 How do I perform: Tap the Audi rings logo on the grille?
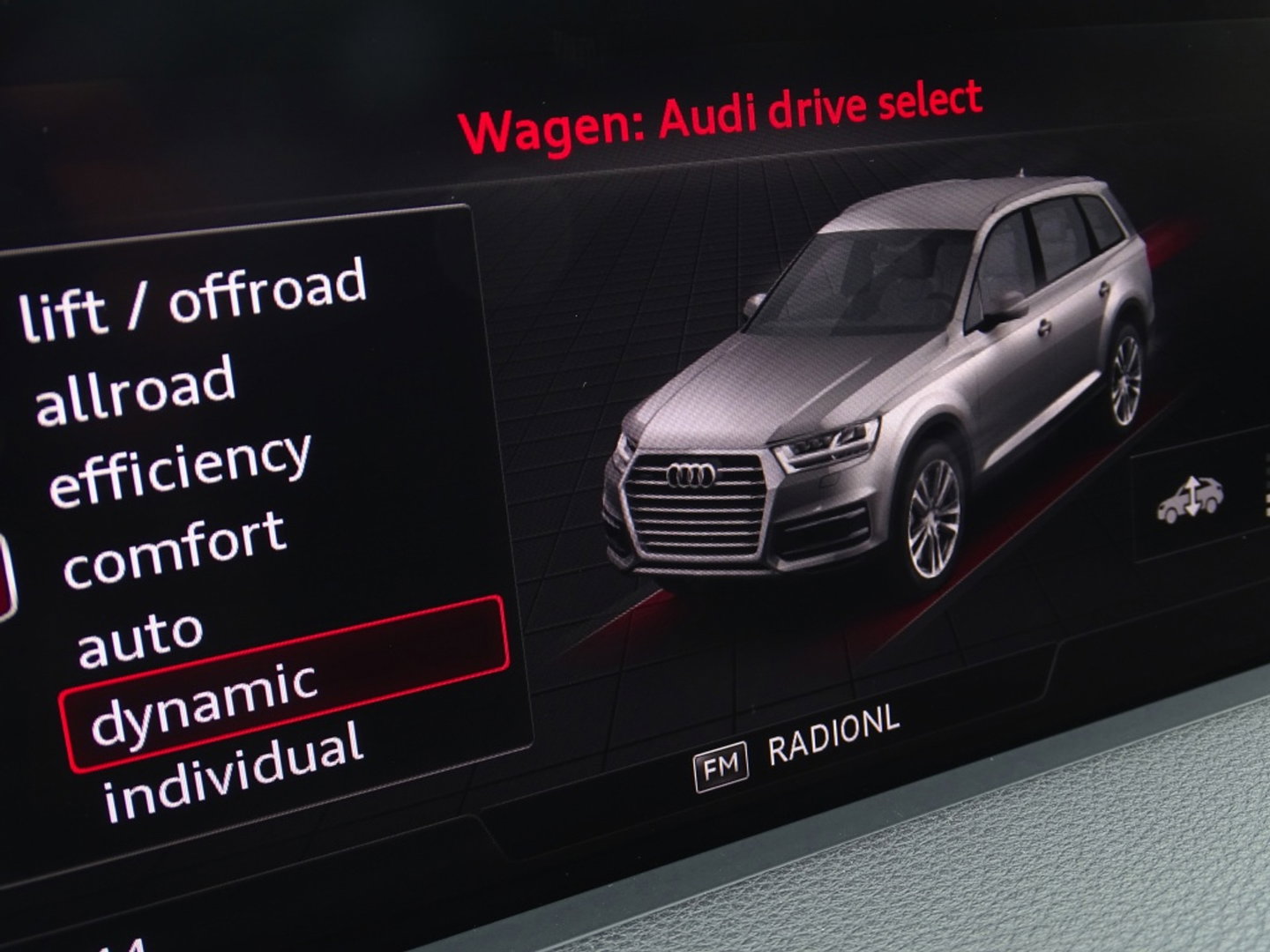pos(693,475)
